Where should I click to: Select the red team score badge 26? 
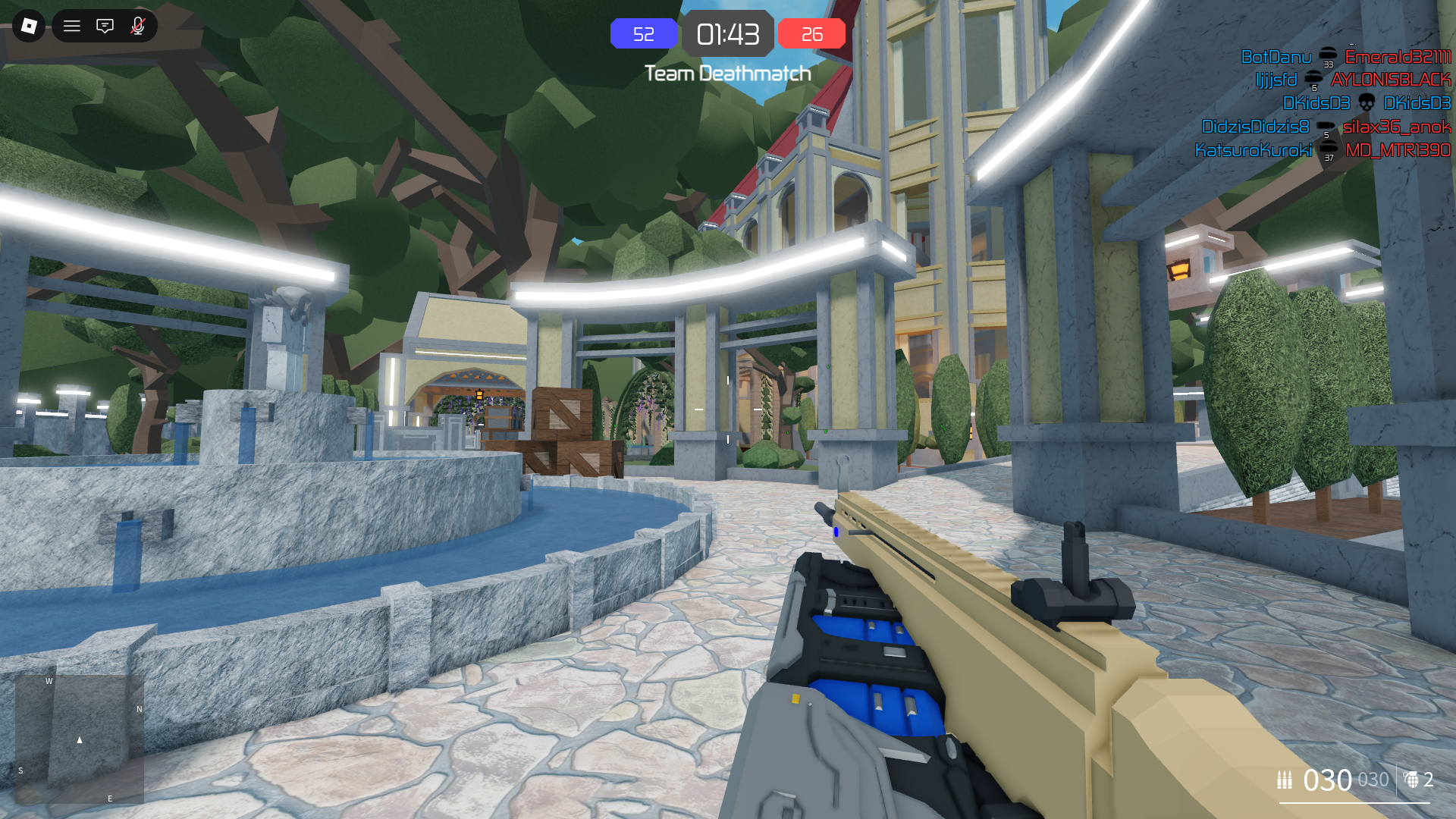(x=811, y=33)
